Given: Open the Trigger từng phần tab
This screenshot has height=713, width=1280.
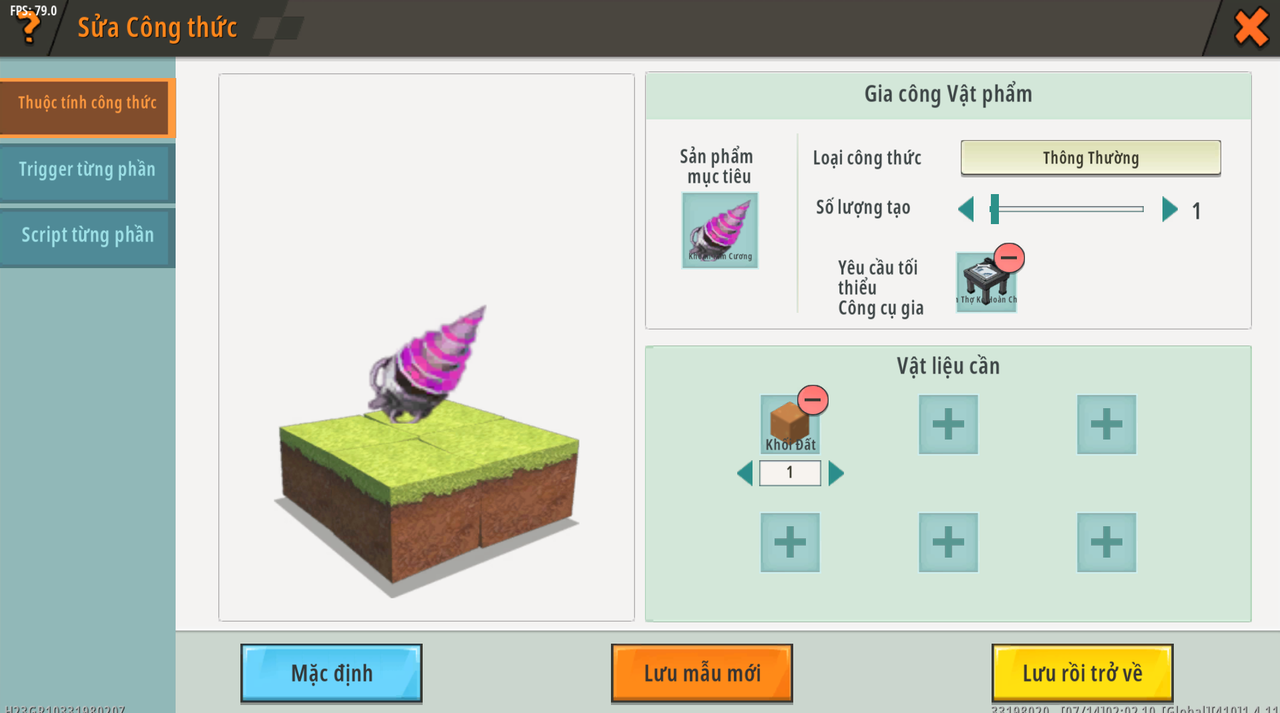Looking at the screenshot, I should point(87,170).
